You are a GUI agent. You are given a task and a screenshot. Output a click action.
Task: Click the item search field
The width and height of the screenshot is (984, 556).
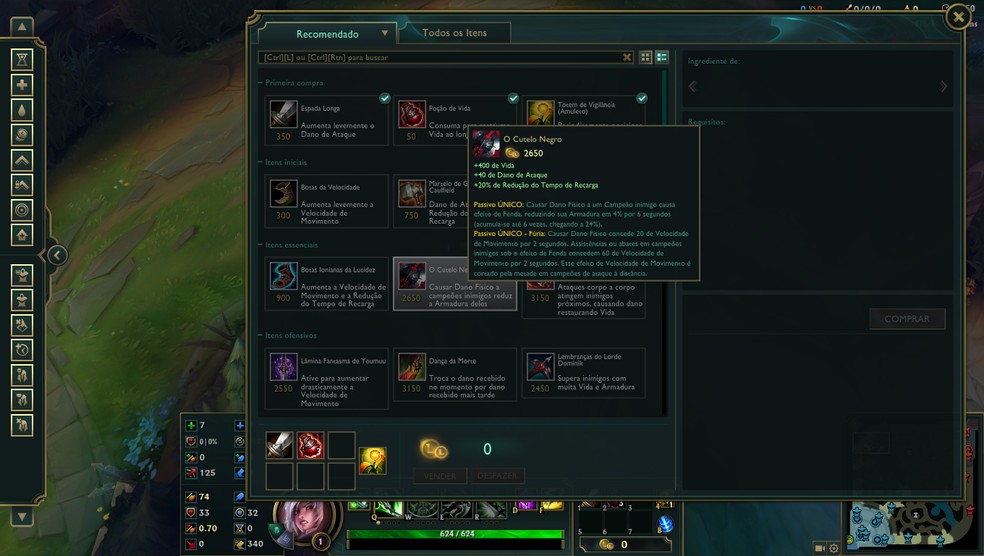(x=440, y=58)
